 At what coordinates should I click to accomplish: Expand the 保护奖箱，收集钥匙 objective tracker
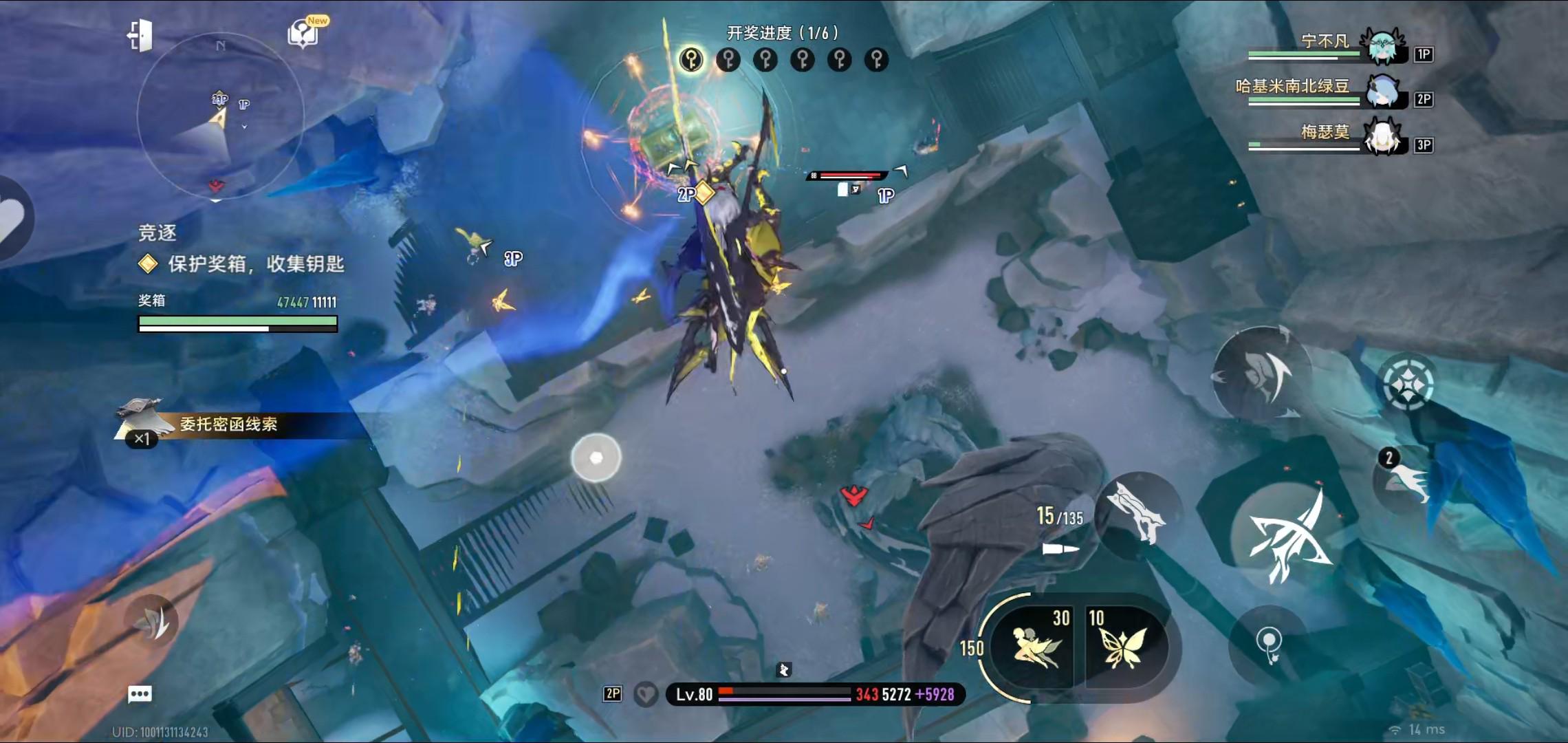coord(255,264)
